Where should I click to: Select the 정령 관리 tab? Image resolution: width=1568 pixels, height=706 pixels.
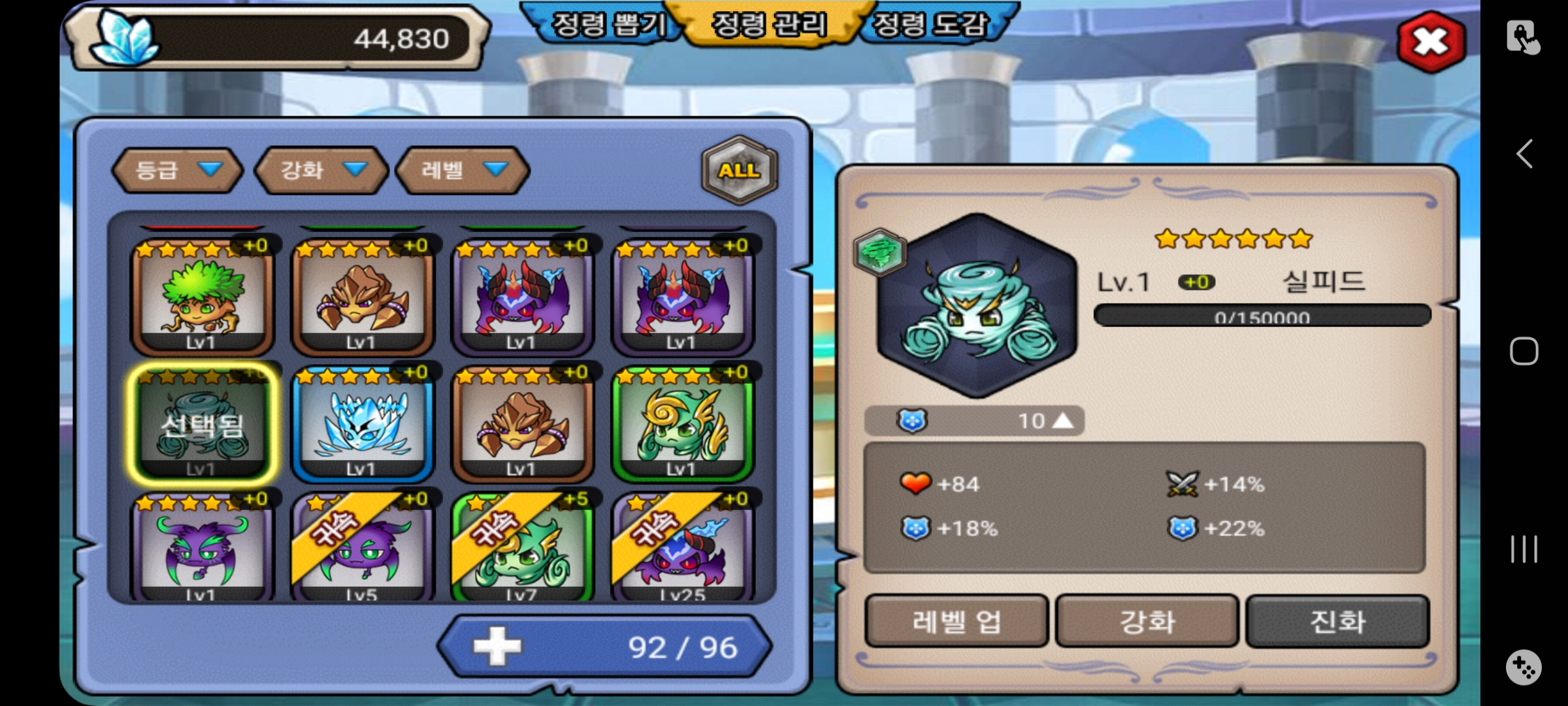coord(769,25)
